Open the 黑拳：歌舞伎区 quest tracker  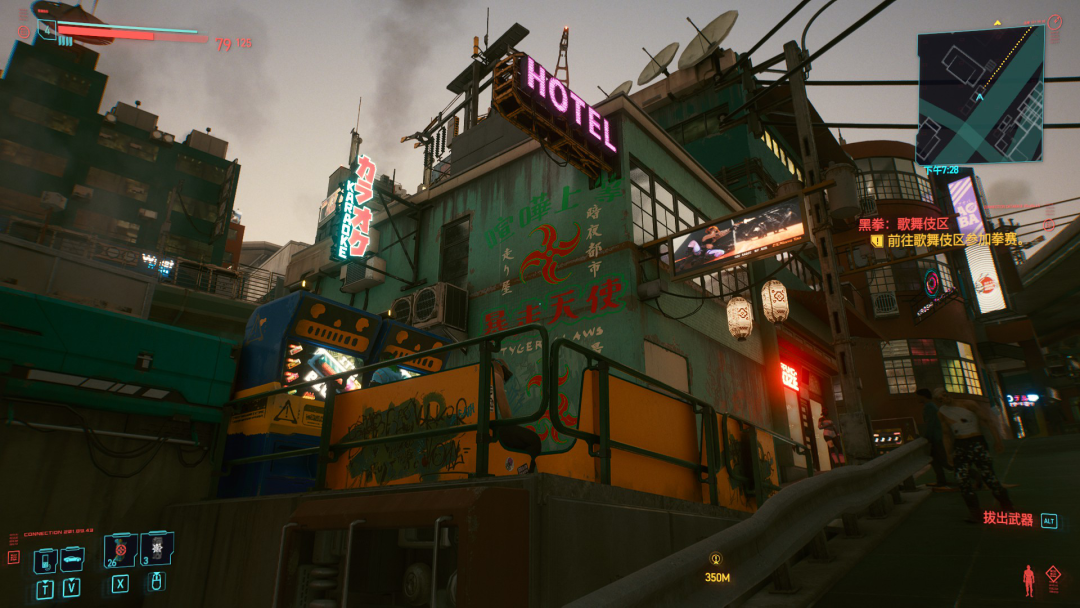tap(904, 223)
